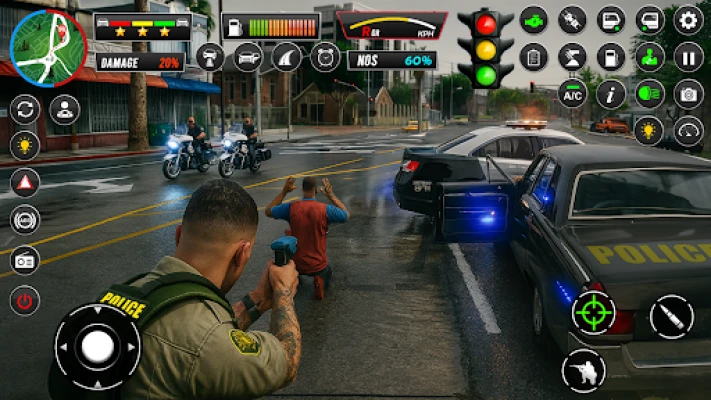Toggle the yellow light bulb near speedometer icon

coord(650,130)
